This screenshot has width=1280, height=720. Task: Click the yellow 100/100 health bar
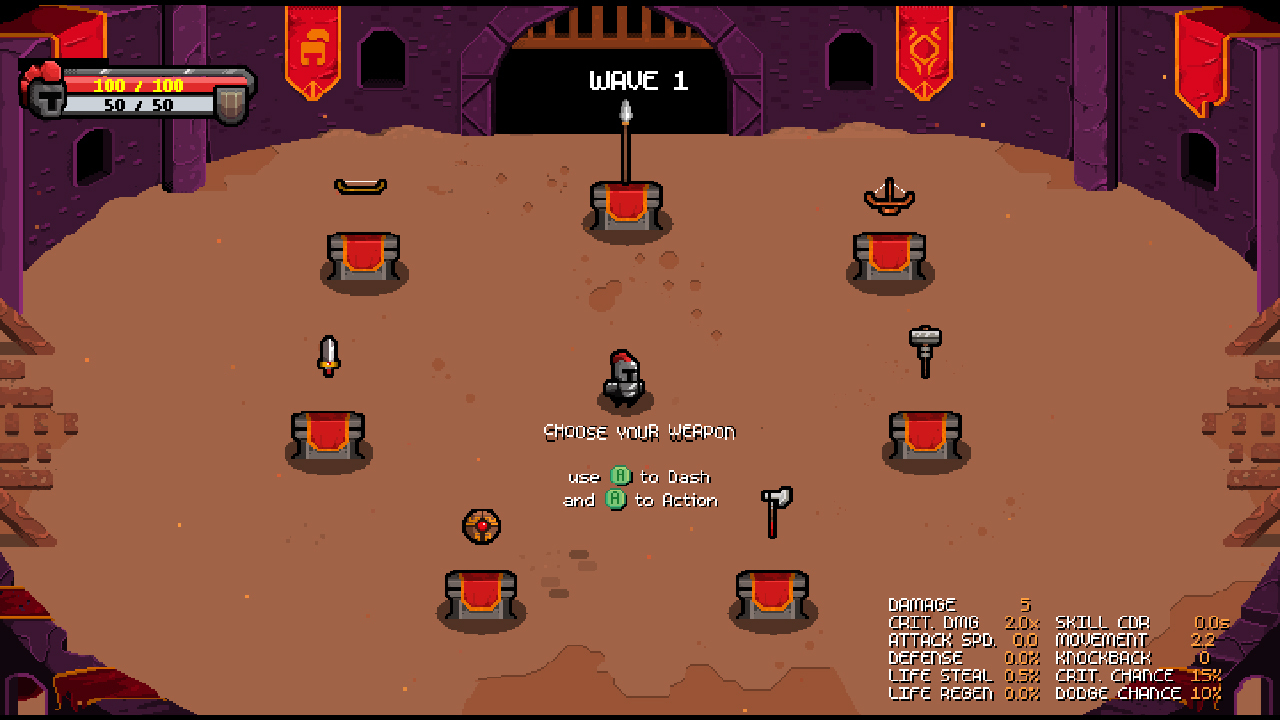click(x=137, y=85)
